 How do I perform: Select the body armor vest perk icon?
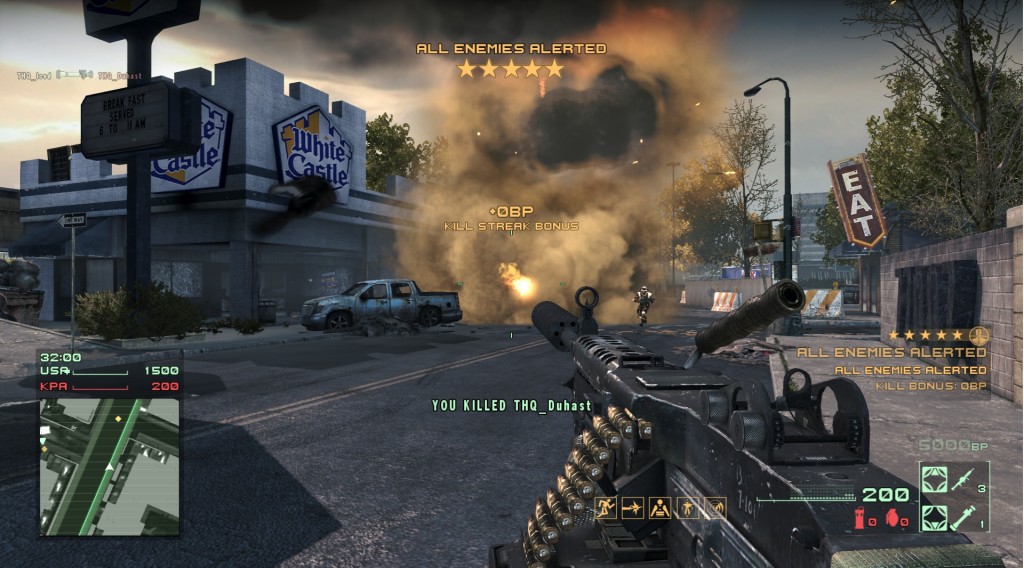coord(661,508)
